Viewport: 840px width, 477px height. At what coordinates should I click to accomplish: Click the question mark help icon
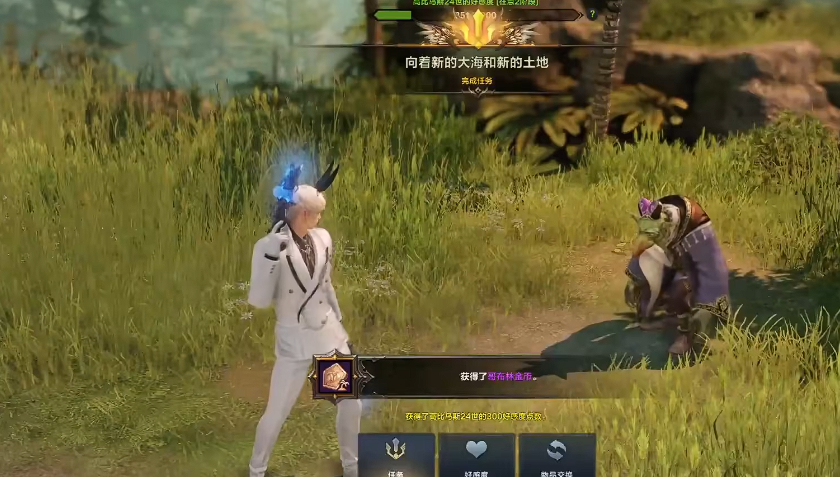(x=592, y=14)
